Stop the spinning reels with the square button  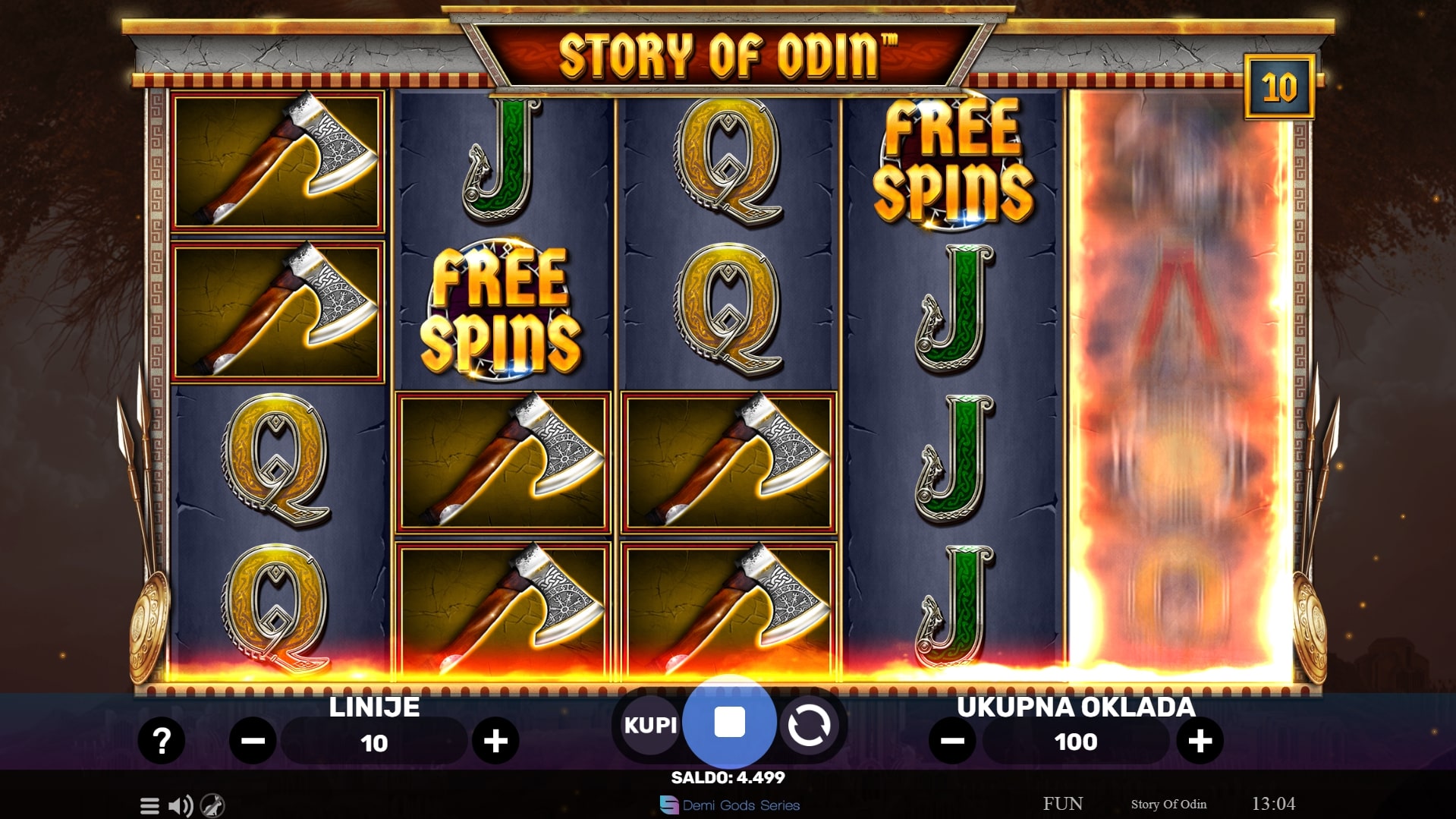pyautogui.click(x=729, y=723)
